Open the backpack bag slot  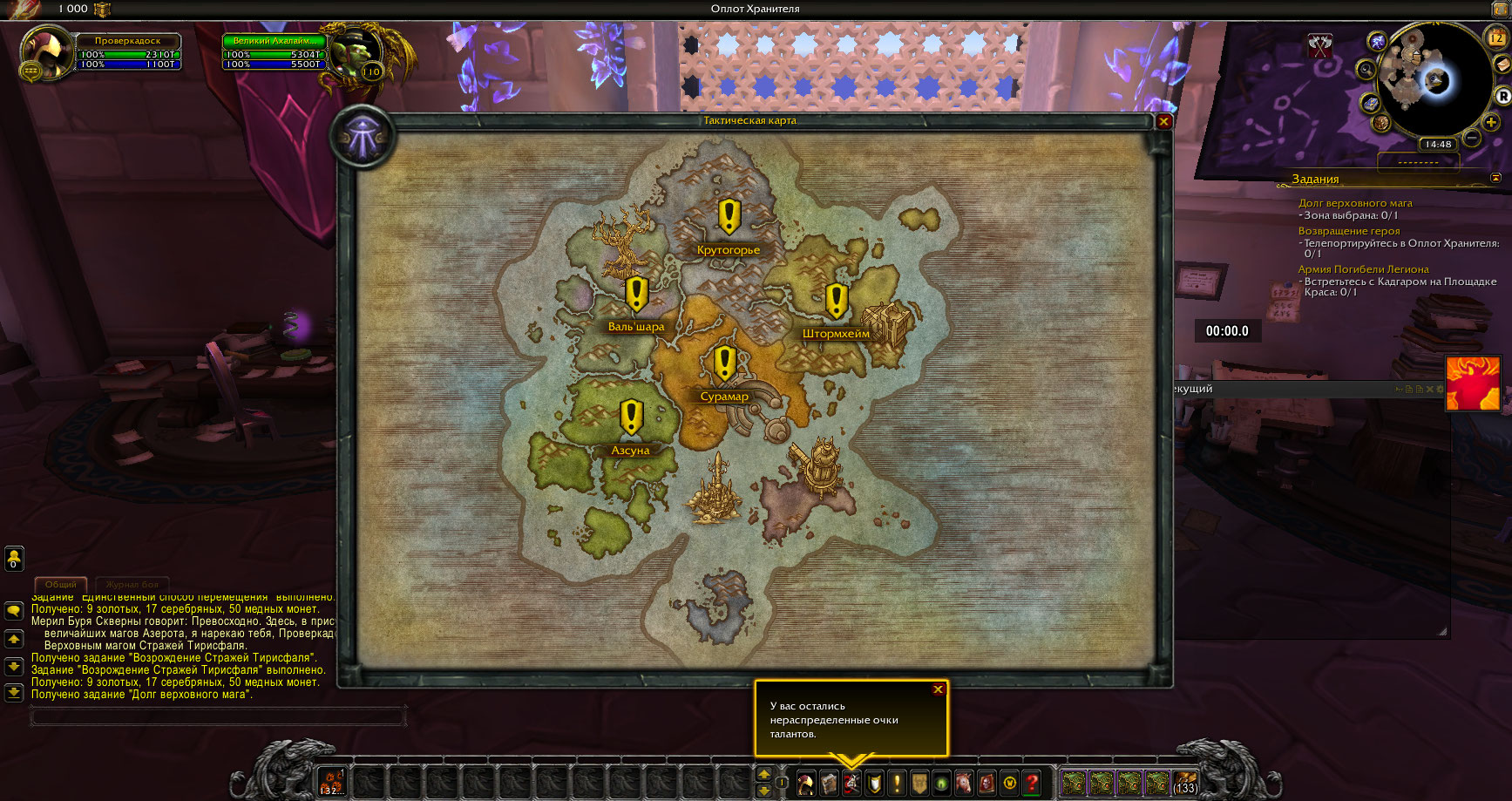click(1185, 782)
